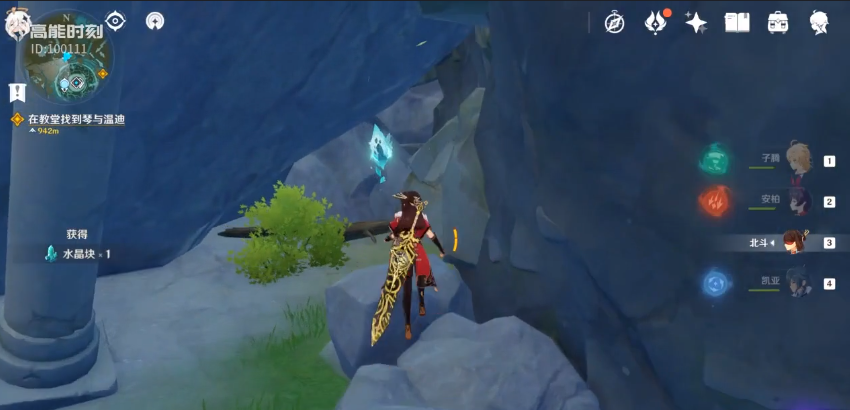Screen dimensions: 850x410
Task: Click the green Anemo orb beside 子腾
Action: coord(716,158)
